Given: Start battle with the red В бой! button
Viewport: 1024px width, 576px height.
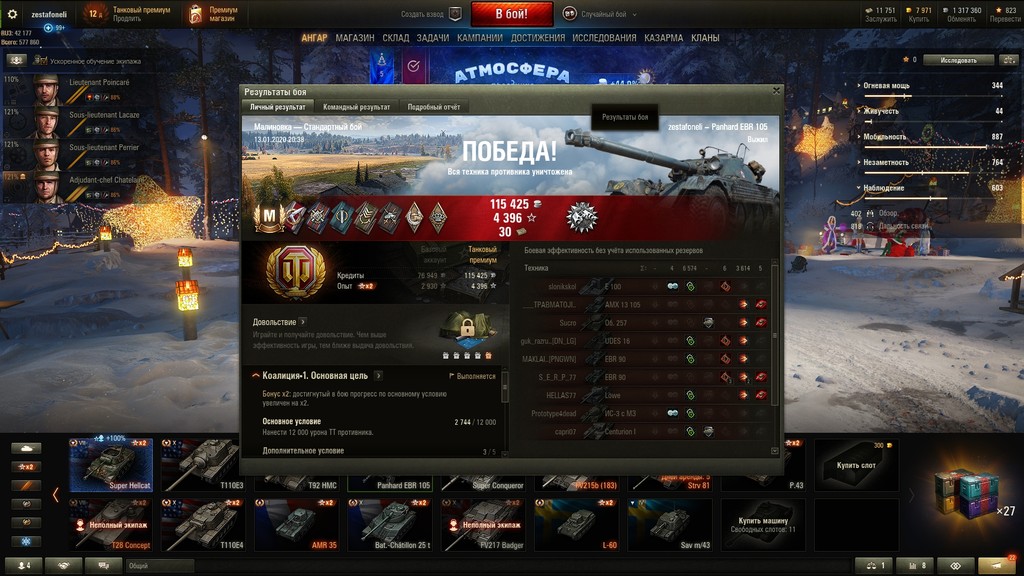Looking at the screenshot, I should [511, 14].
